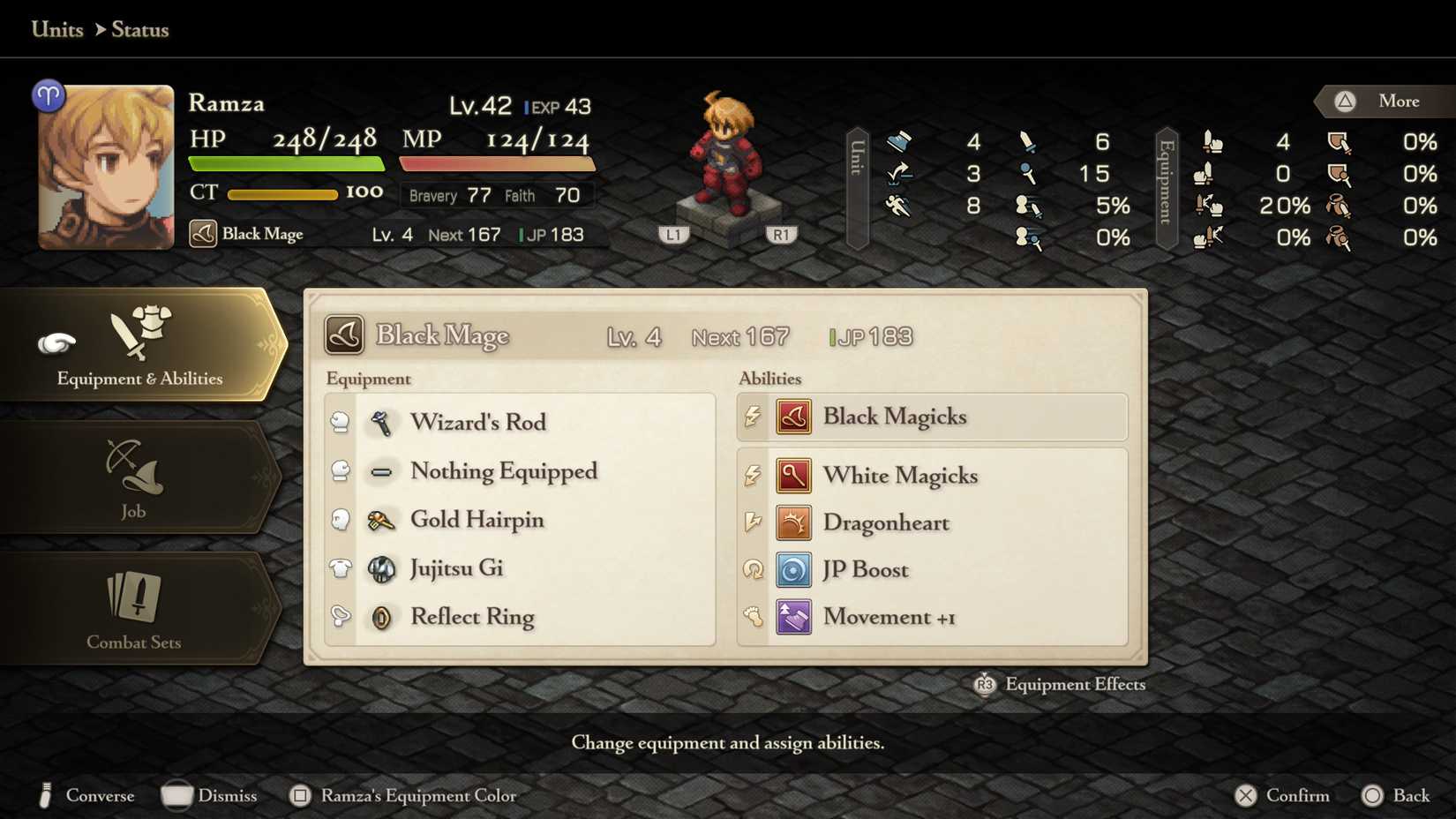Select the Wizard's Rod weapon icon

[381, 422]
